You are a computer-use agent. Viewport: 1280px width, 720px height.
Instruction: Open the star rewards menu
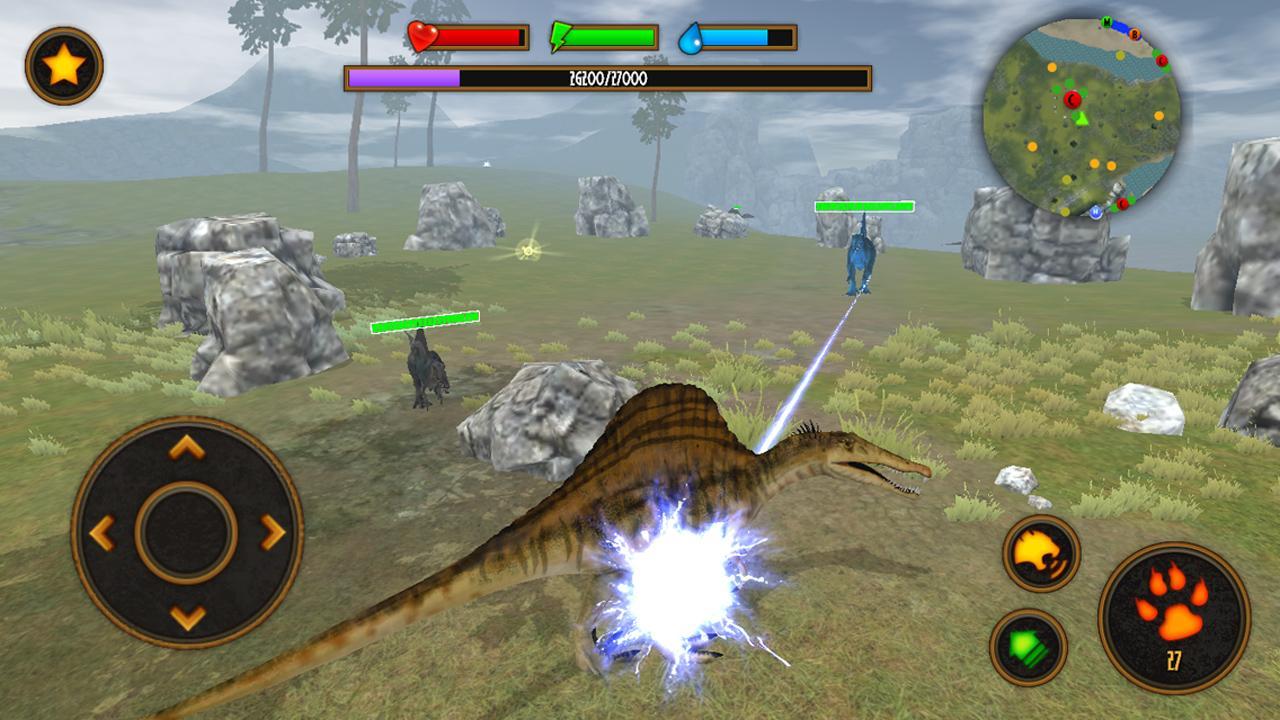coord(62,62)
